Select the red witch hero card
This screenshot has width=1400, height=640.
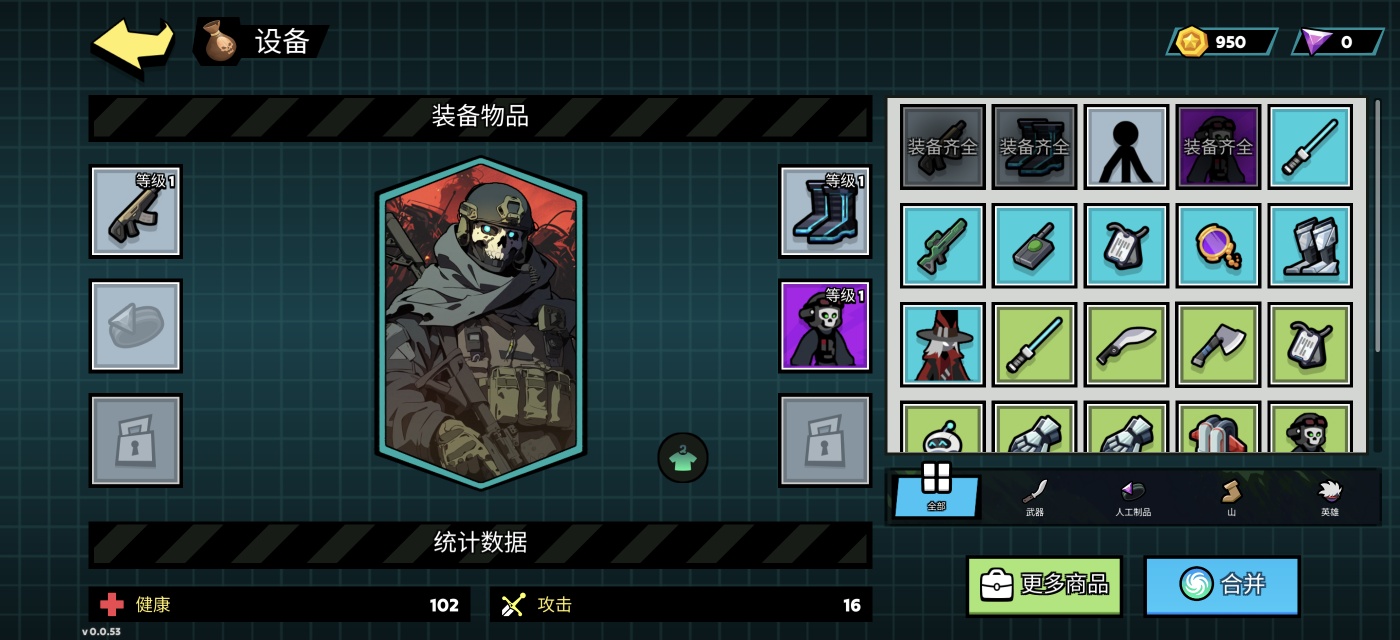943,345
